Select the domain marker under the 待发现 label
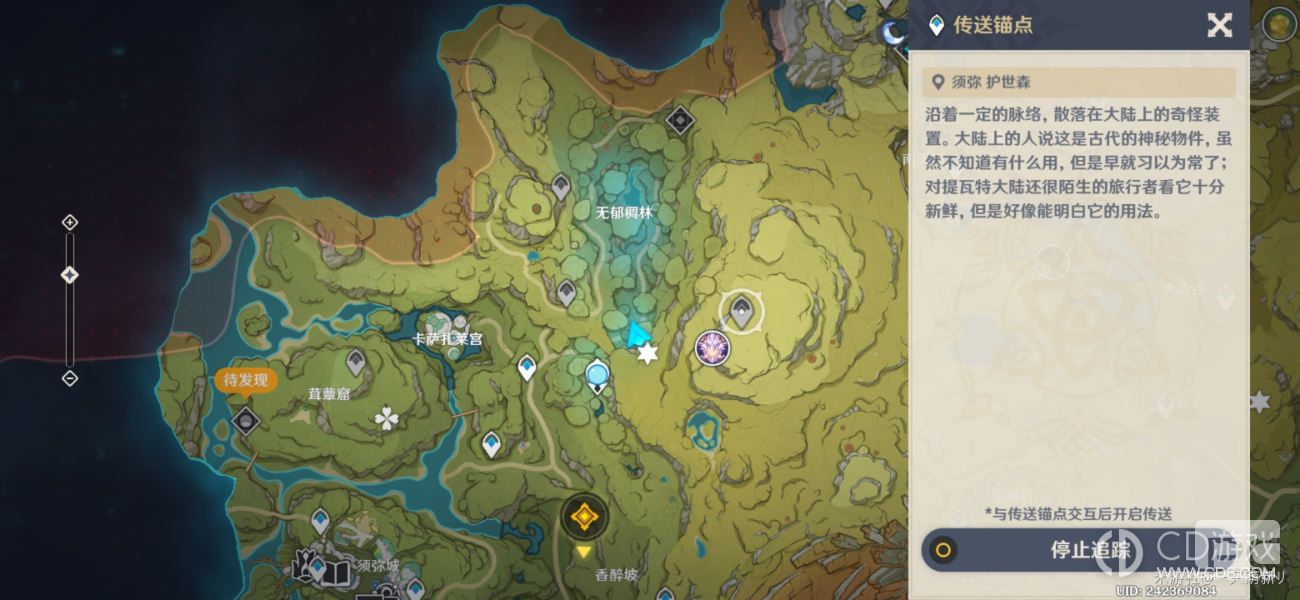 pyautogui.click(x=246, y=421)
